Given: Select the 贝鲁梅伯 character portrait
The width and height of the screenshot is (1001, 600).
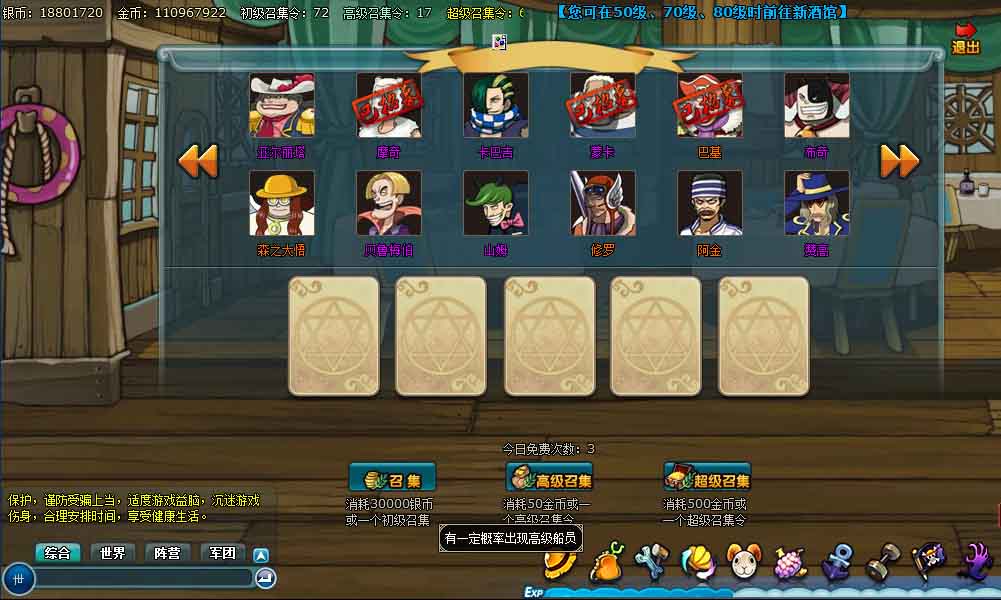Looking at the screenshot, I should pos(389,203).
